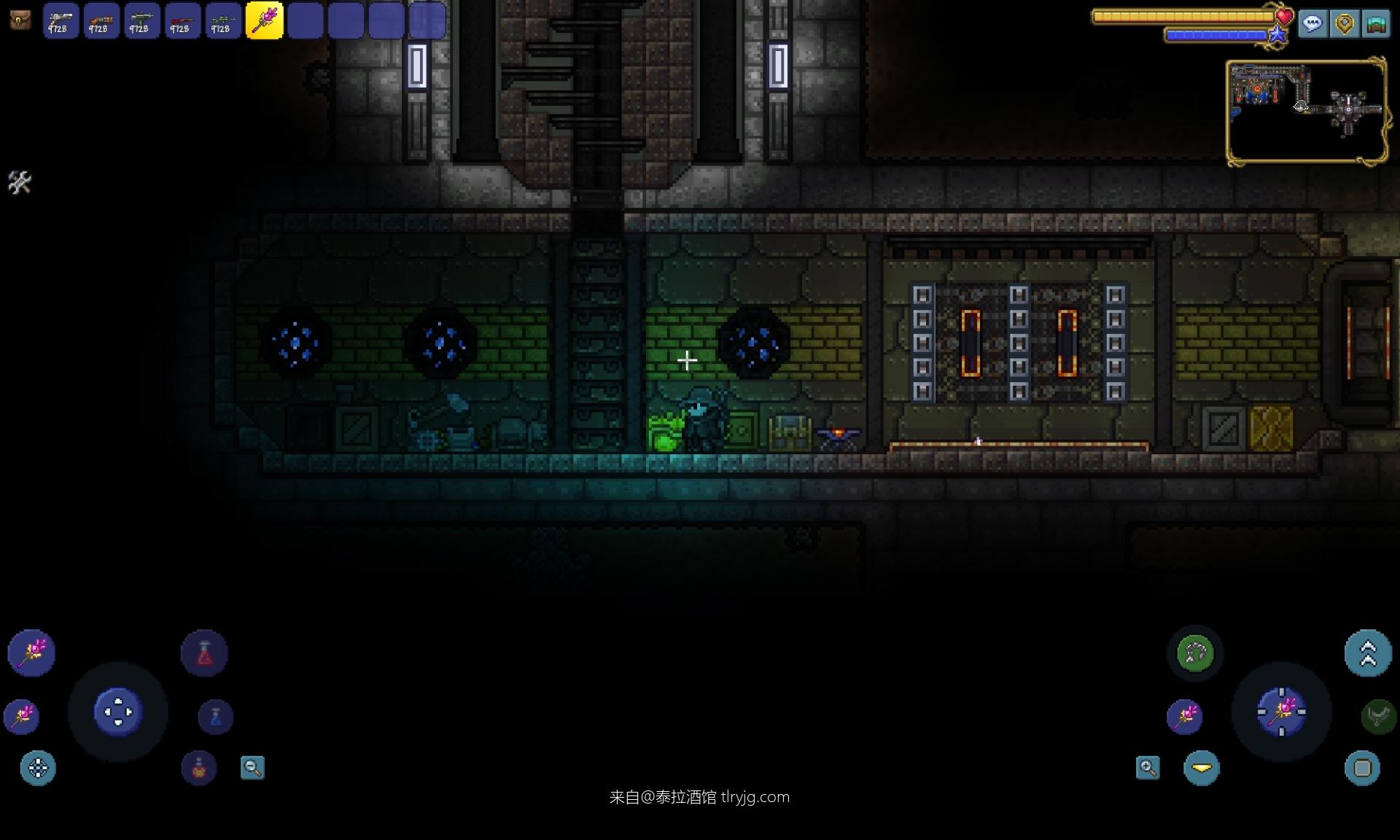
Task: Zoom out with the minus magnifier
Action: (x=252, y=768)
